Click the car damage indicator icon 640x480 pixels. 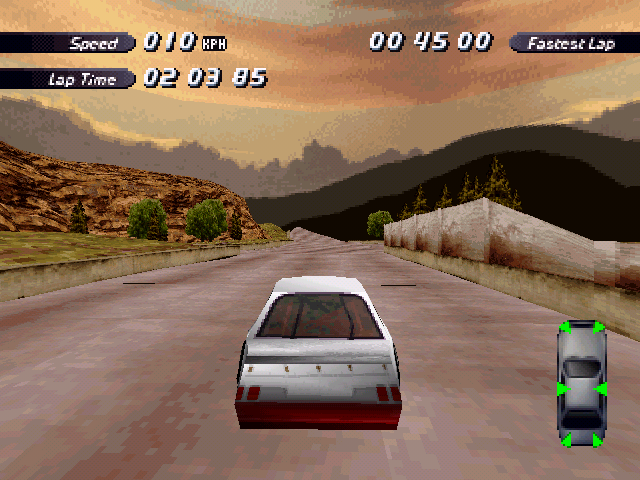(x=582, y=384)
